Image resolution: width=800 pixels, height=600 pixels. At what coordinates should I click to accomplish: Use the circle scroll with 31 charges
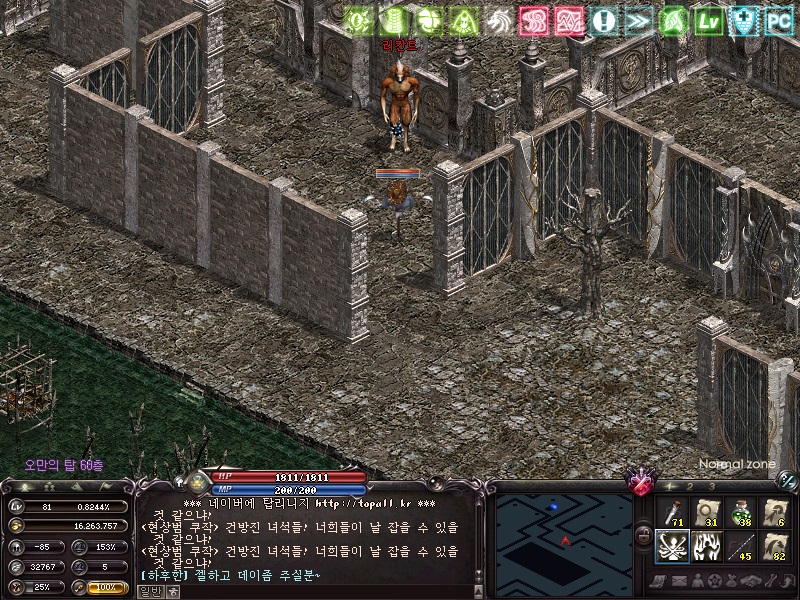tap(706, 513)
